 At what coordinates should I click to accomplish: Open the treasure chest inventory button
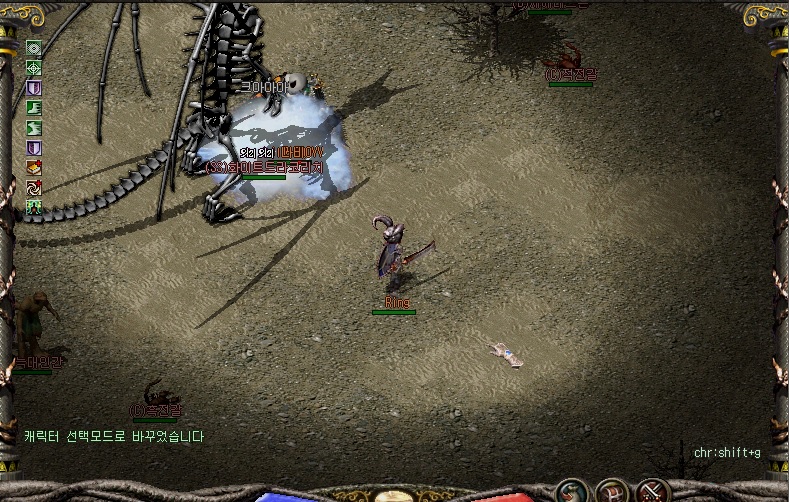coord(612,491)
